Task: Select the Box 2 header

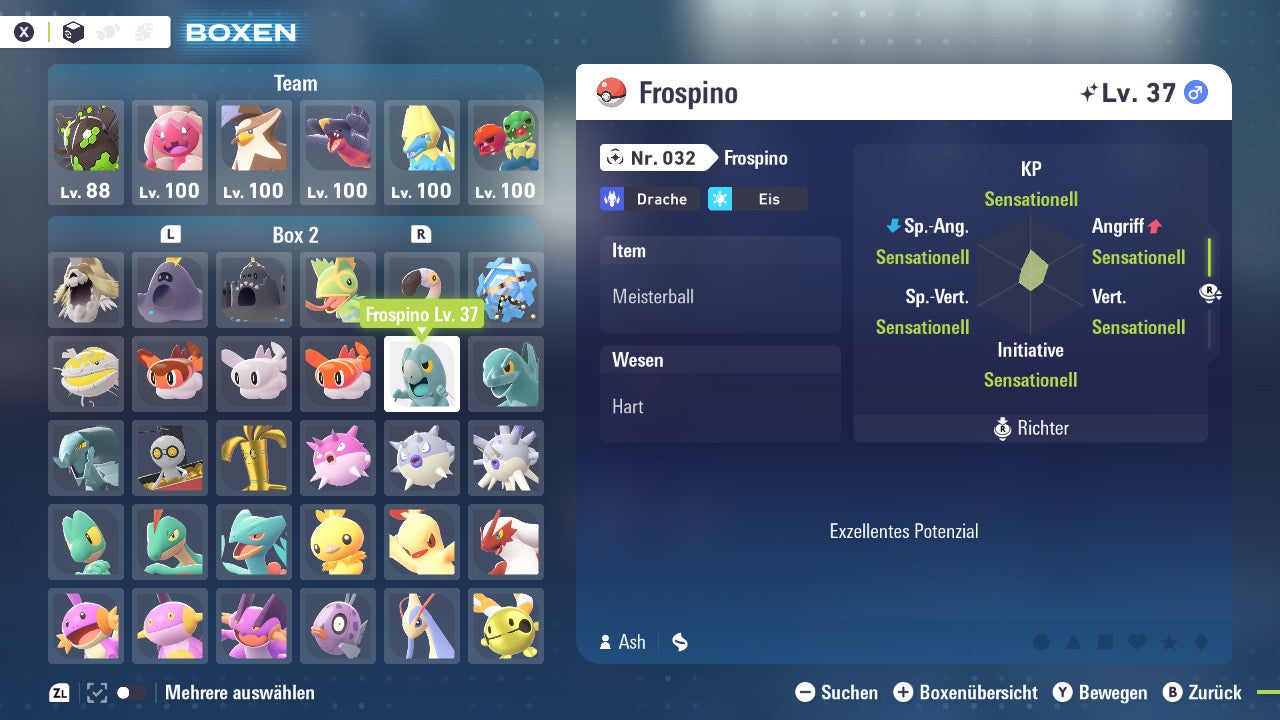Action: pos(296,235)
